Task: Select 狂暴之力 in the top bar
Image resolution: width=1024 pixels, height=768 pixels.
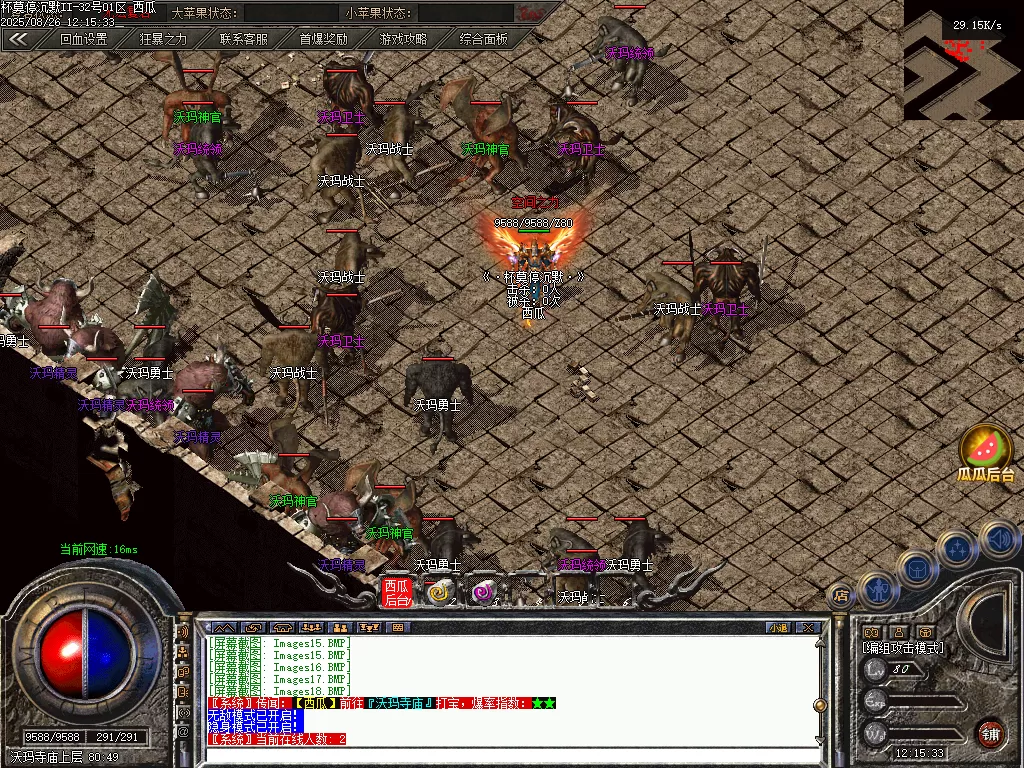Action: 163,39
